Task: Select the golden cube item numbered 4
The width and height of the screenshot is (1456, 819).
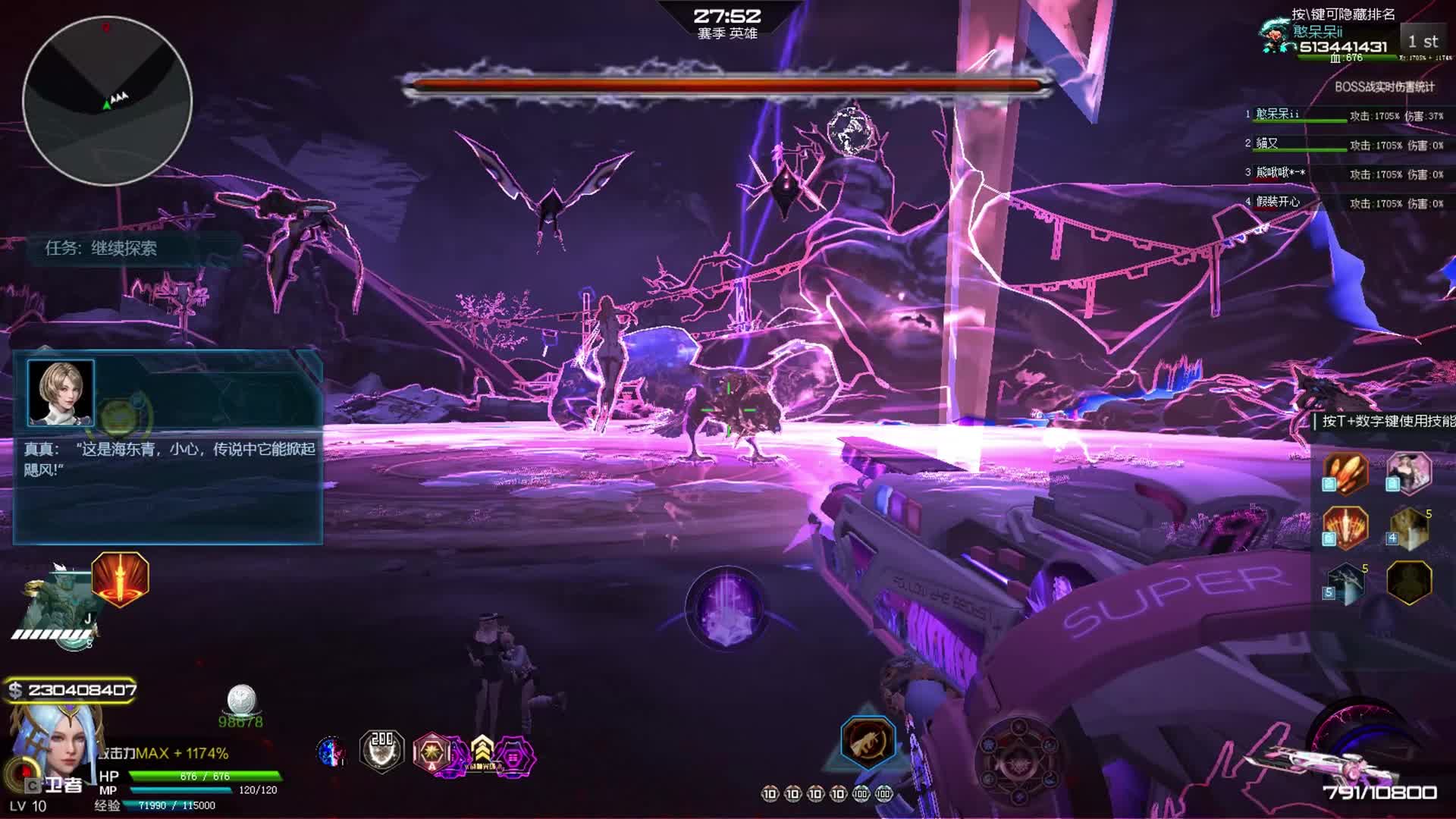Action: point(1409,528)
